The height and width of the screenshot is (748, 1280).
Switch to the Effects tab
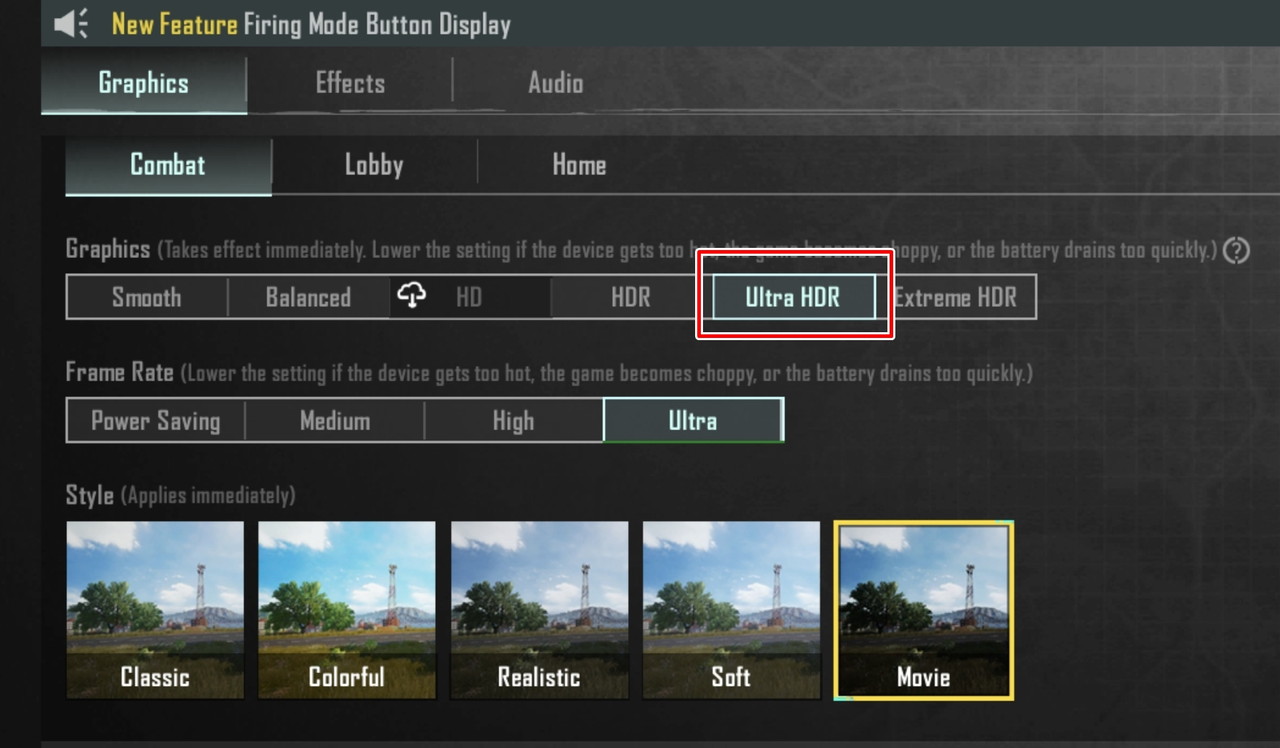click(x=349, y=83)
